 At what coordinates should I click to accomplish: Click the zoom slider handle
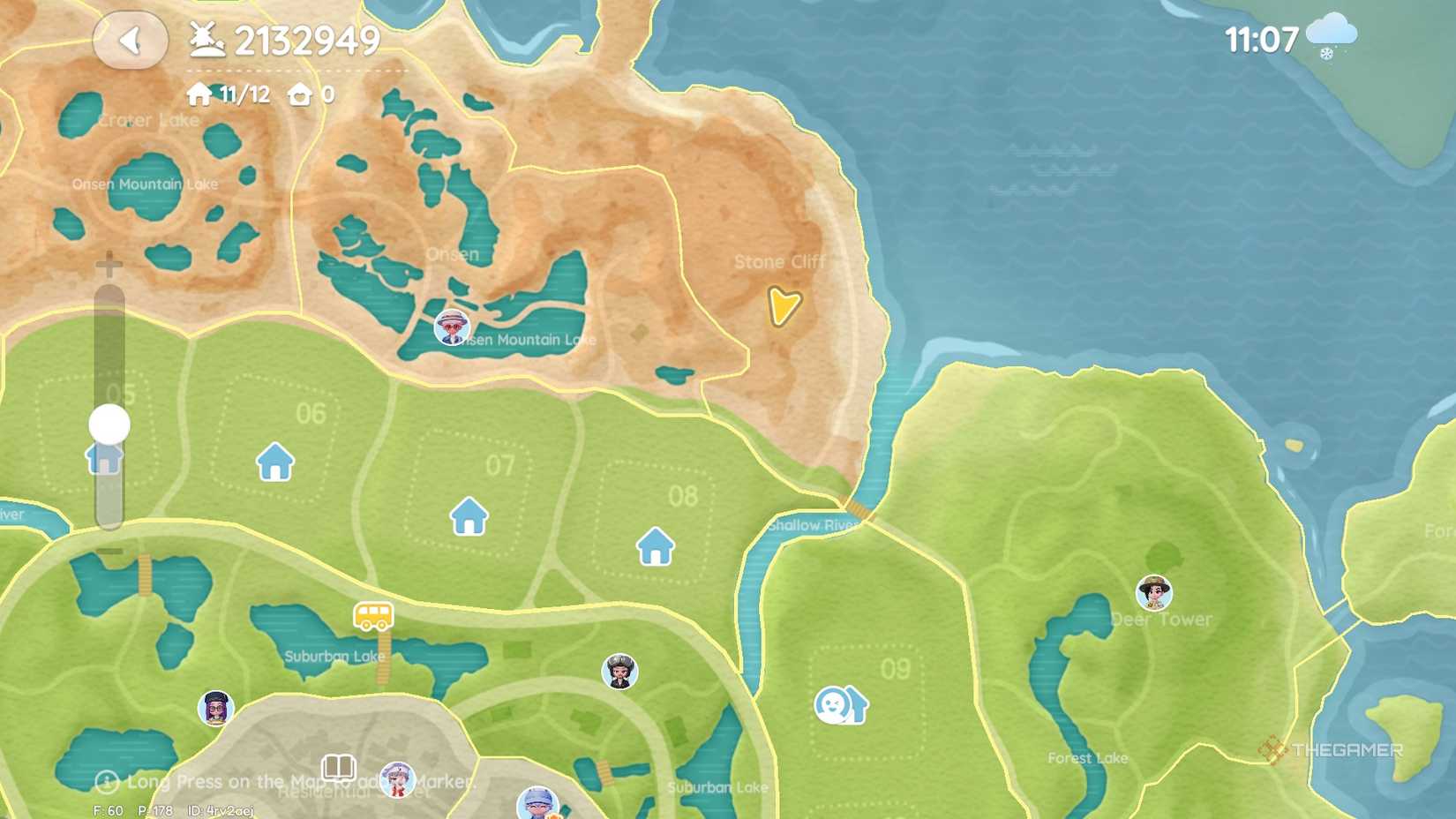tap(108, 425)
